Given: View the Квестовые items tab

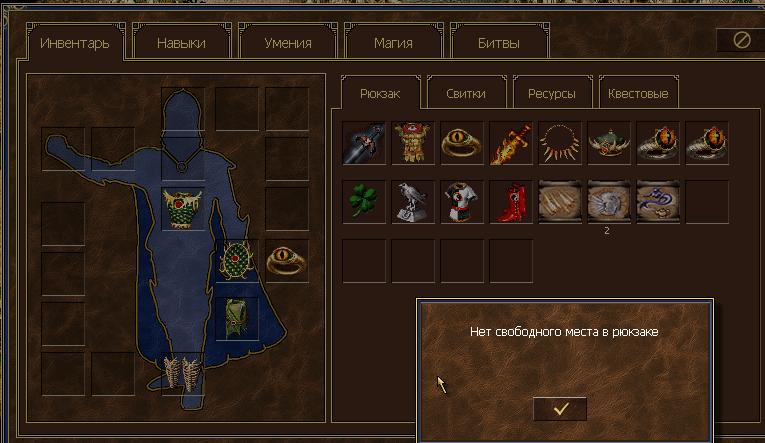Looking at the screenshot, I should click(639, 93).
